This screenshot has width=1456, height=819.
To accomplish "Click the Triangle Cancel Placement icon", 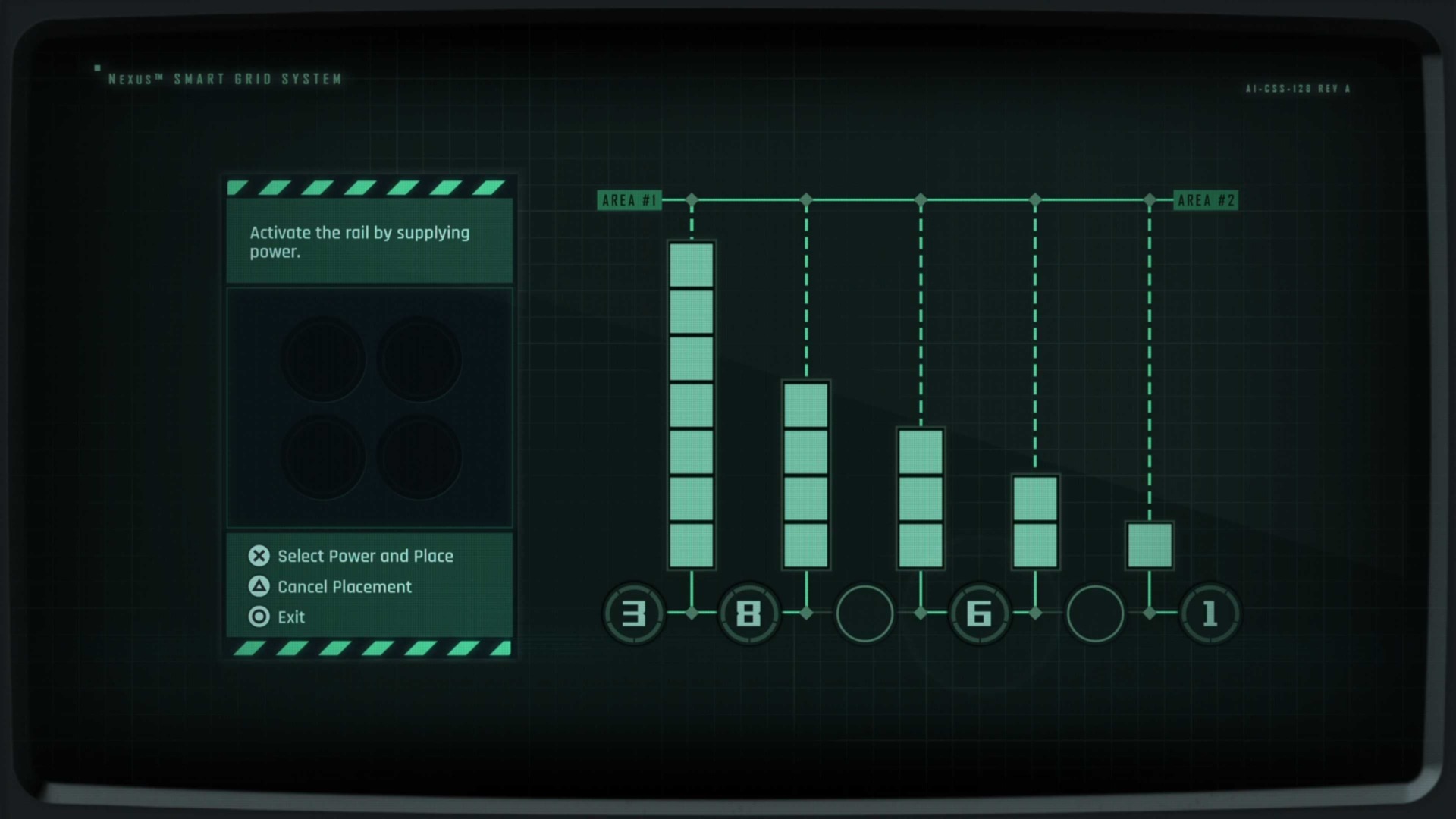I will (x=259, y=587).
